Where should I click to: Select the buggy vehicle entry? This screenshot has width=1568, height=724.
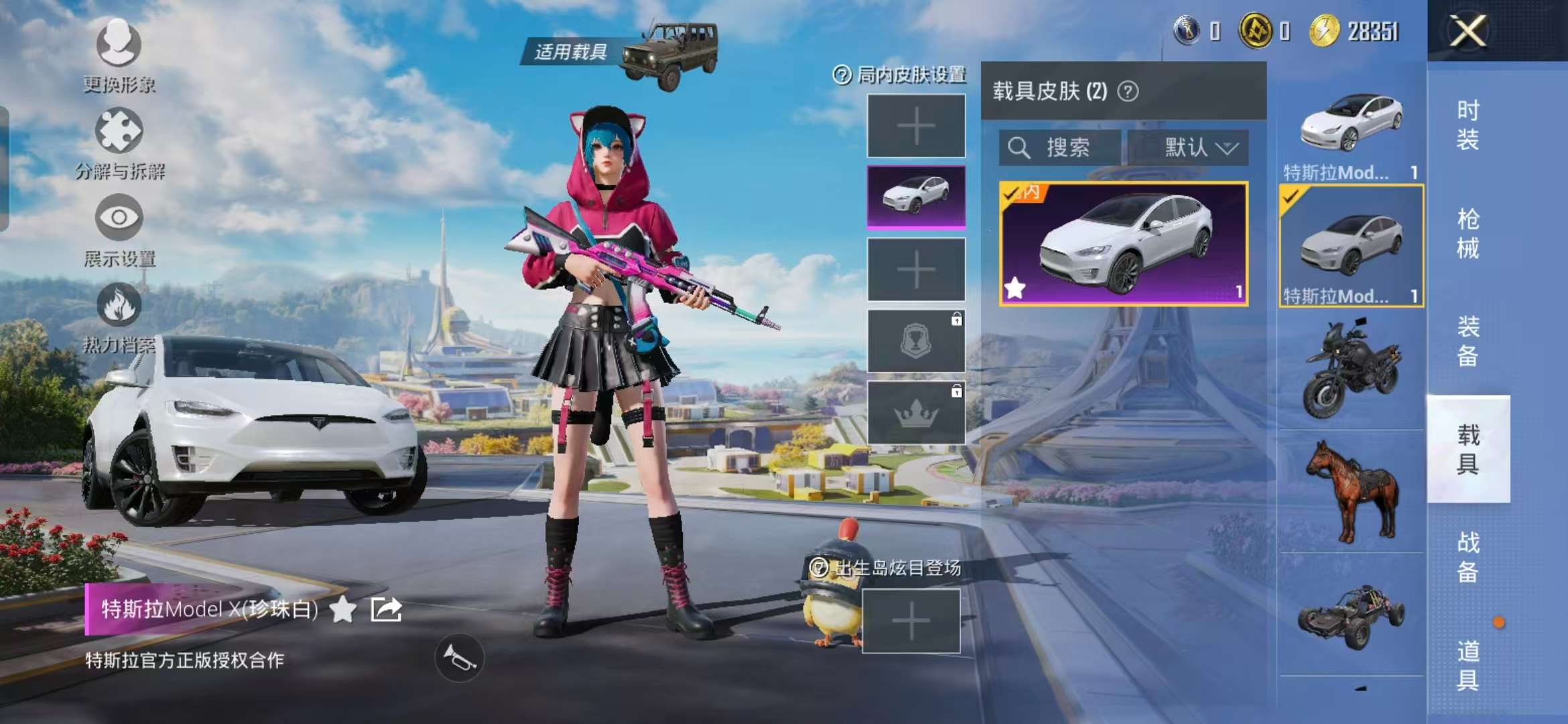(x=1351, y=615)
